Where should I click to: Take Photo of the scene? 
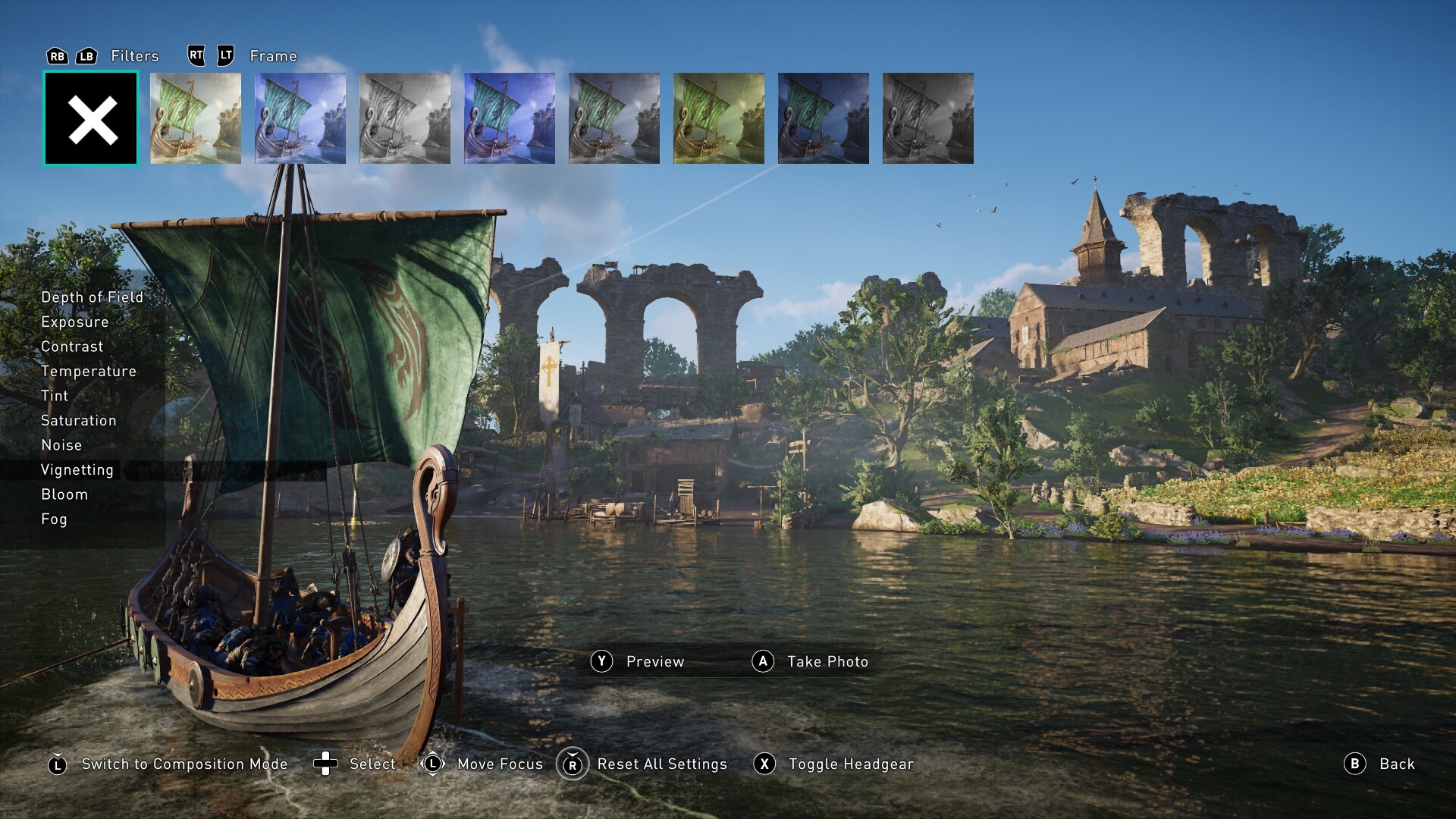827,662
